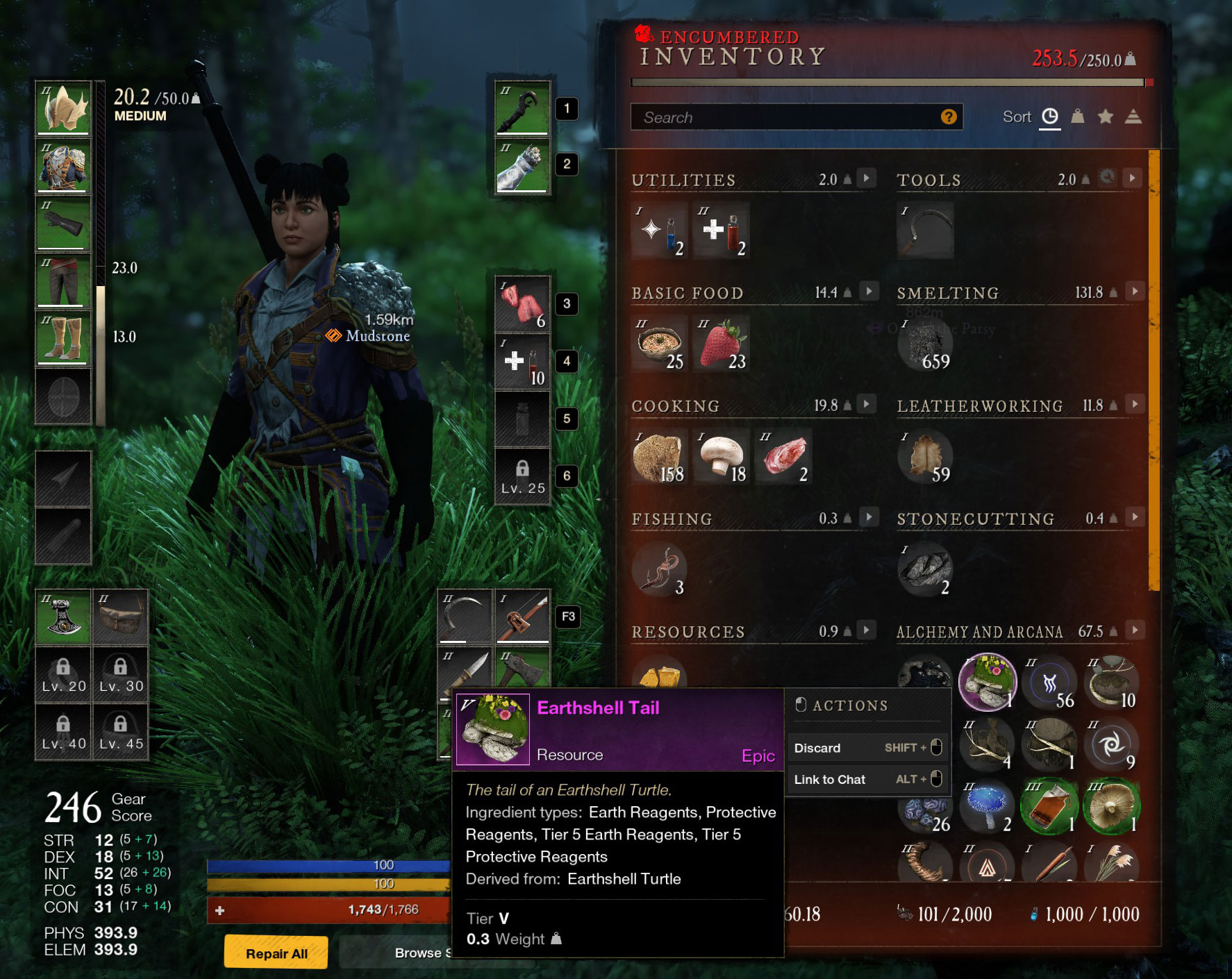Image resolution: width=1232 pixels, height=979 pixels.
Task: Click the rawhide stack of 59
Action: pyautogui.click(x=925, y=457)
